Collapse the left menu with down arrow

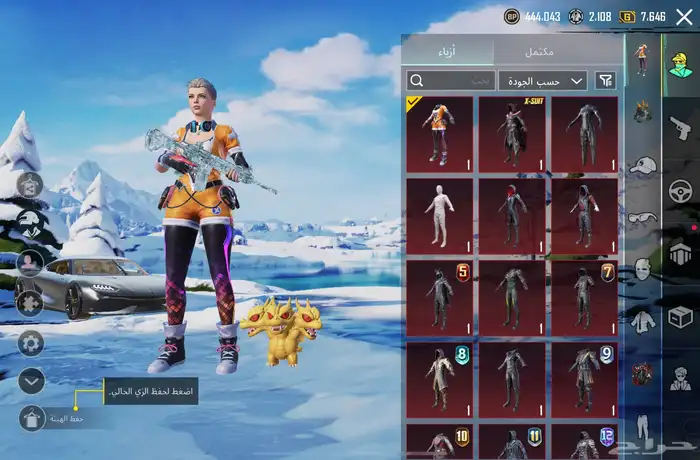click(x=31, y=381)
